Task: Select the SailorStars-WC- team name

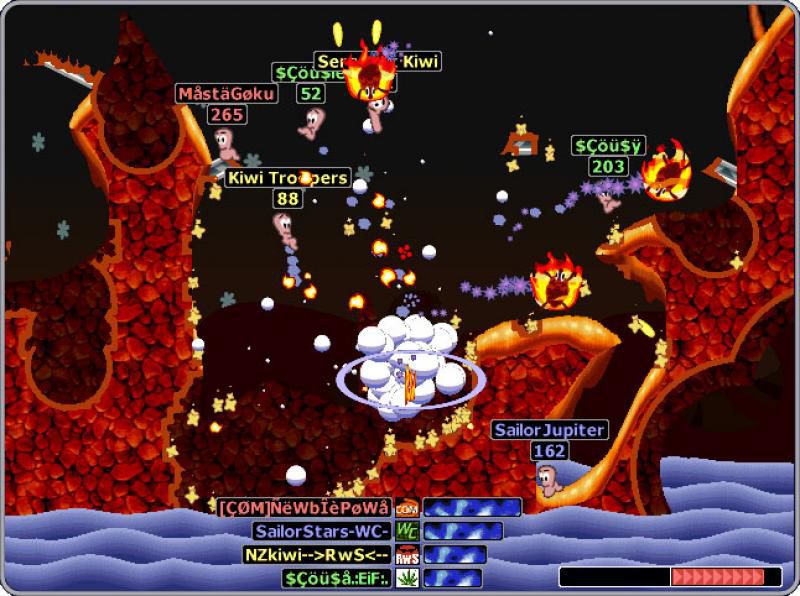Action: click(x=321, y=531)
